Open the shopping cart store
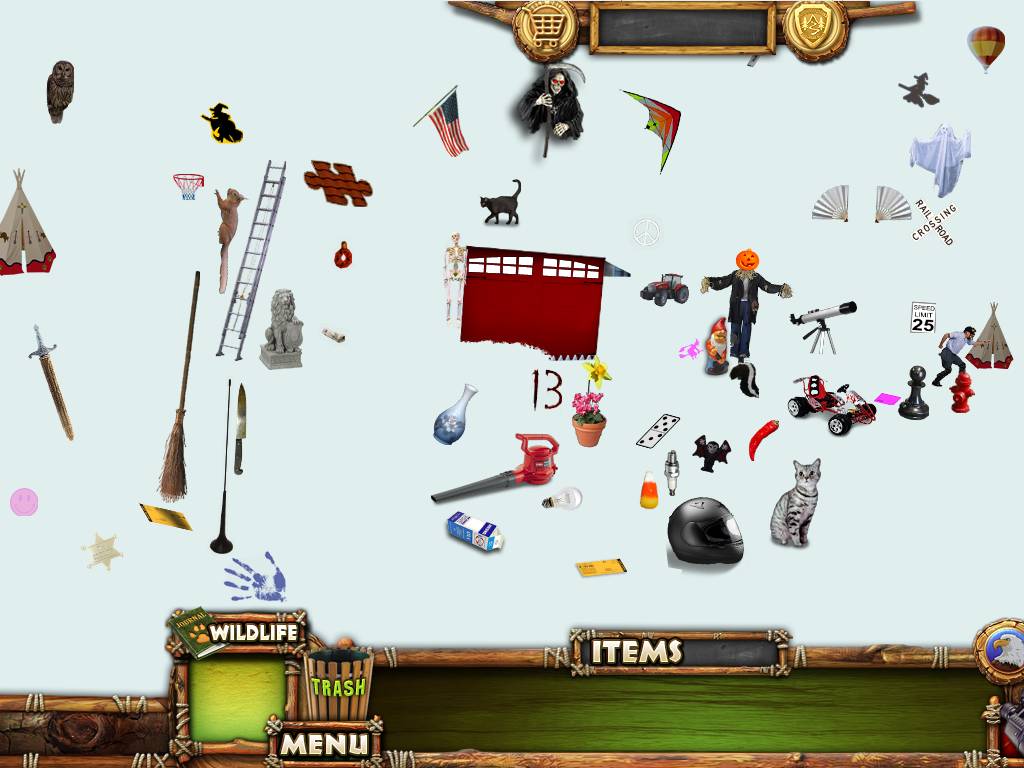Screen dimensions: 1024x768 pyautogui.click(x=545, y=27)
